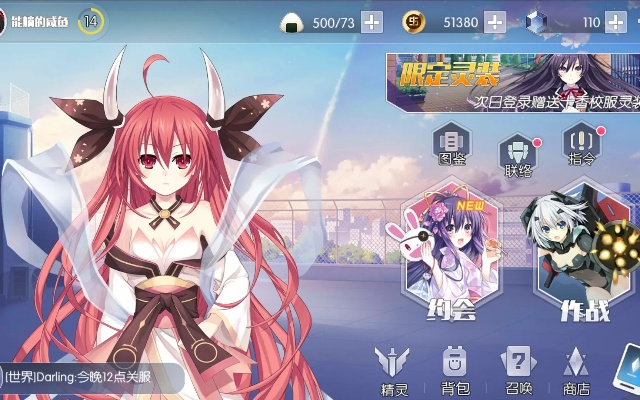The height and width of the screenshot is (400, 640).
Task: Open the 限定灵装 event banner
Action: (x=512, y=80)
